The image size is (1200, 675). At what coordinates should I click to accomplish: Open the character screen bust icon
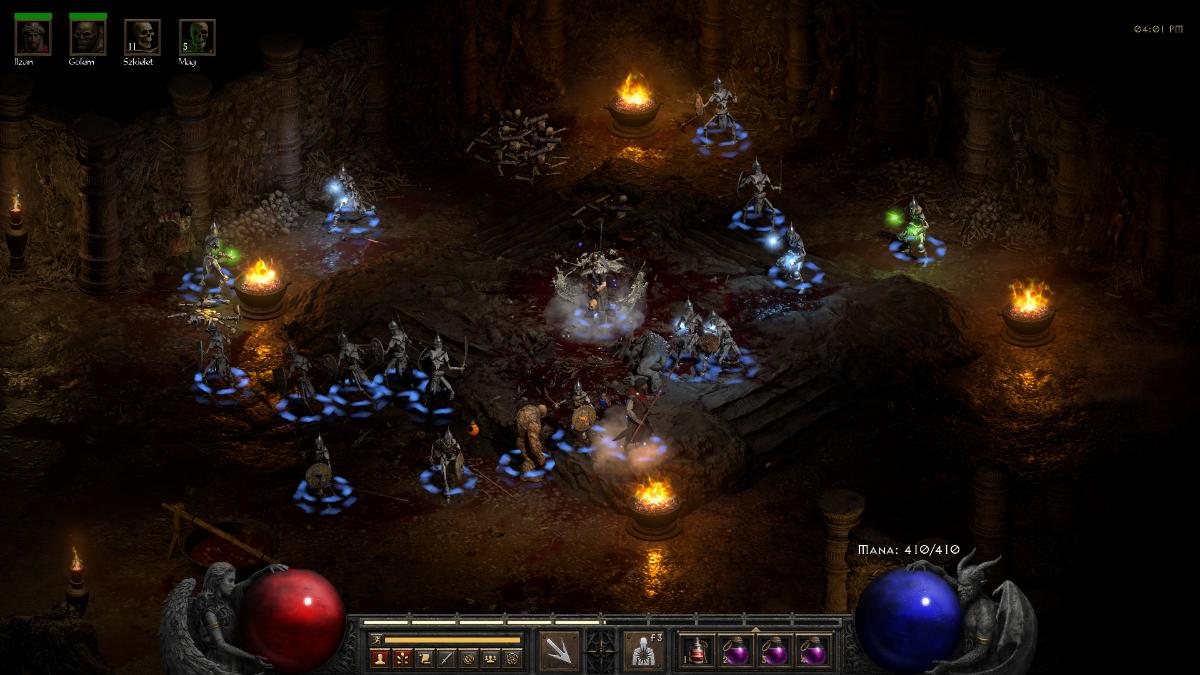pyautogui.click(x=380, y=658)
